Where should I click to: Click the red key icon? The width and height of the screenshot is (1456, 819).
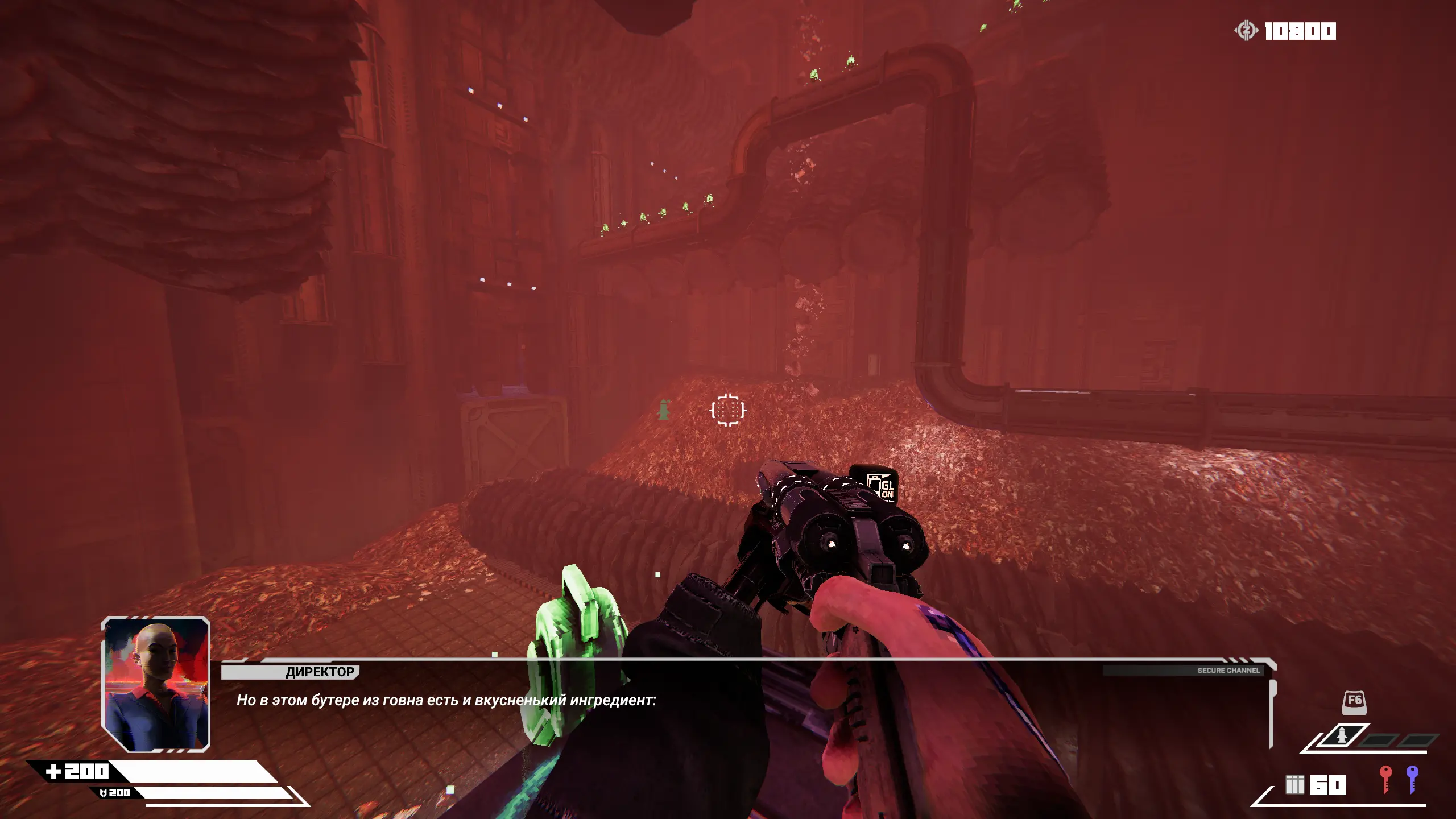tap(1385, 779)
